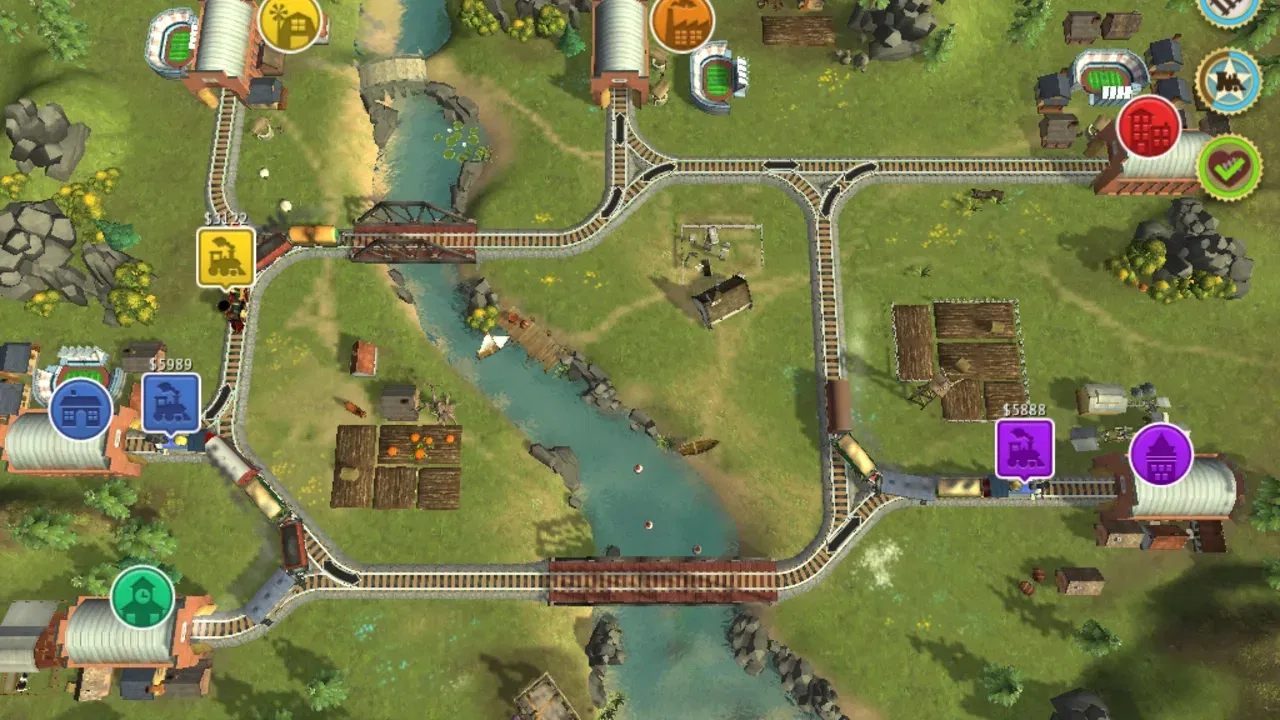
Task: Tap the purple tower station icon
Action: point(1161,455)
